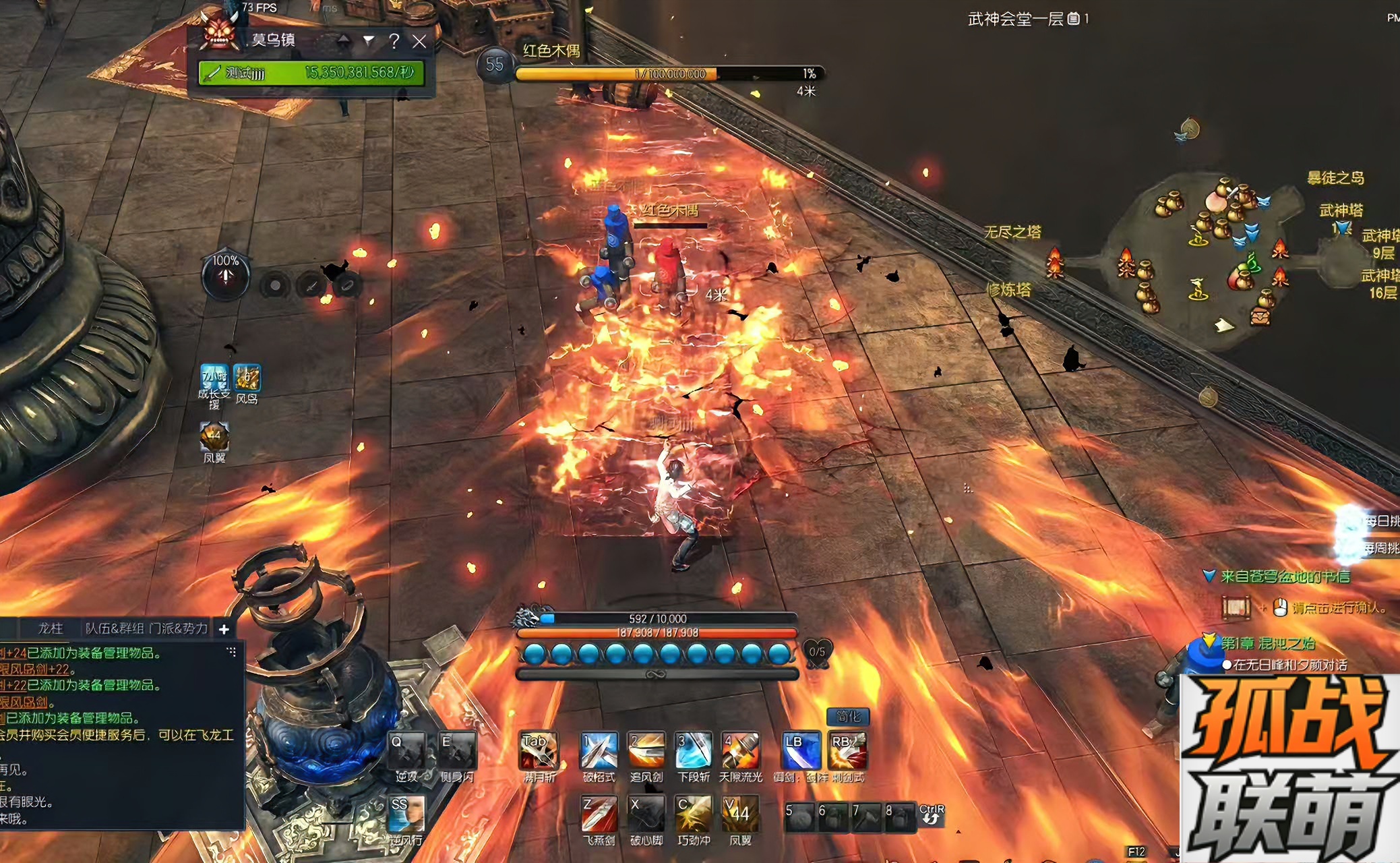Use the 飞燕剑 skill icon
The height and width of the screenshot is (863, 1400).
coord(599,814)
